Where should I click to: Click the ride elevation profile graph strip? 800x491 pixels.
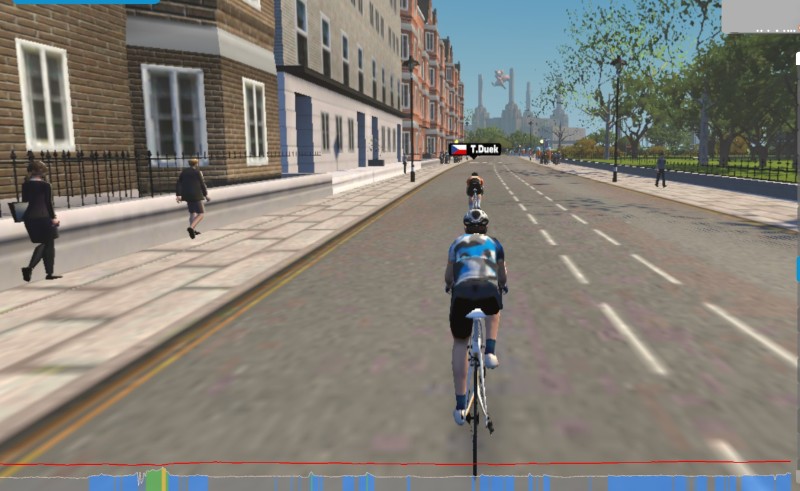pos(400,481)
